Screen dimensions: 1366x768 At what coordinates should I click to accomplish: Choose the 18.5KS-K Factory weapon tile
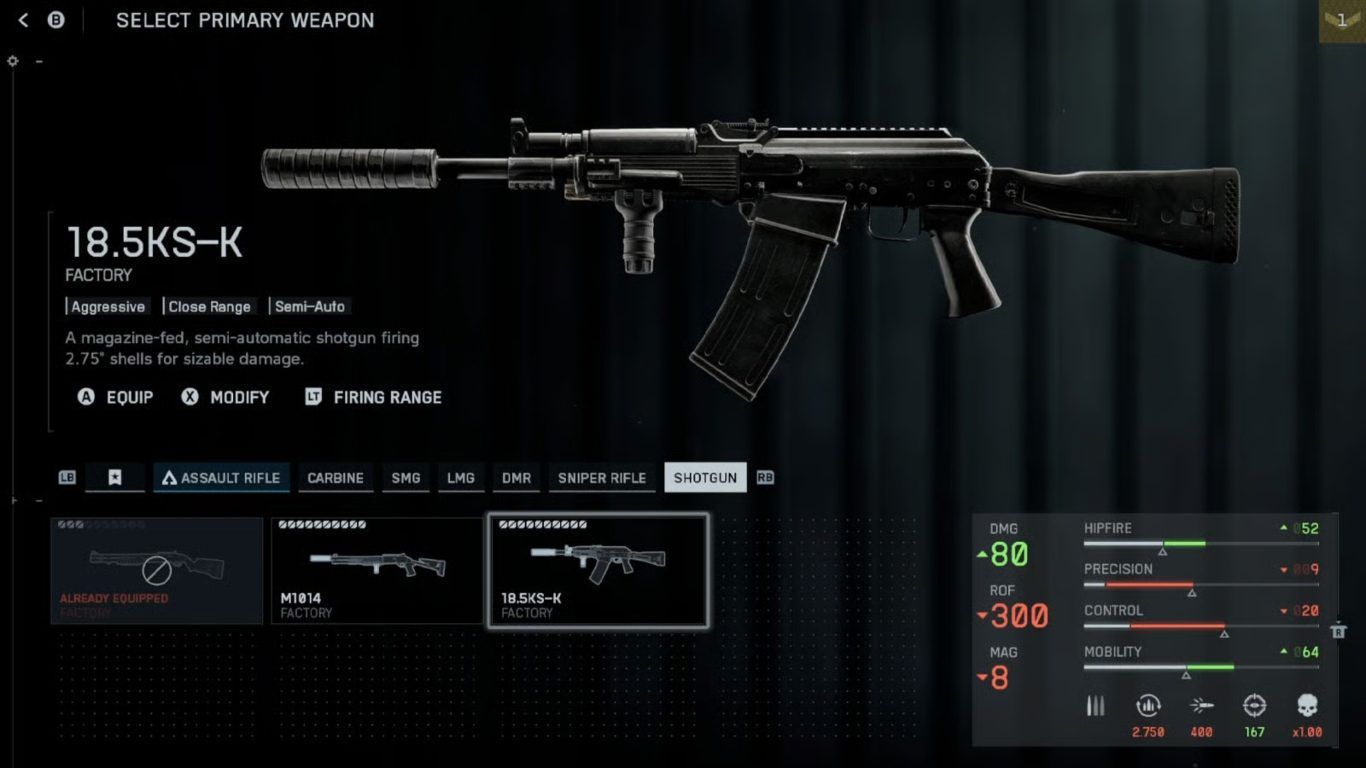[x=598, y=570]
